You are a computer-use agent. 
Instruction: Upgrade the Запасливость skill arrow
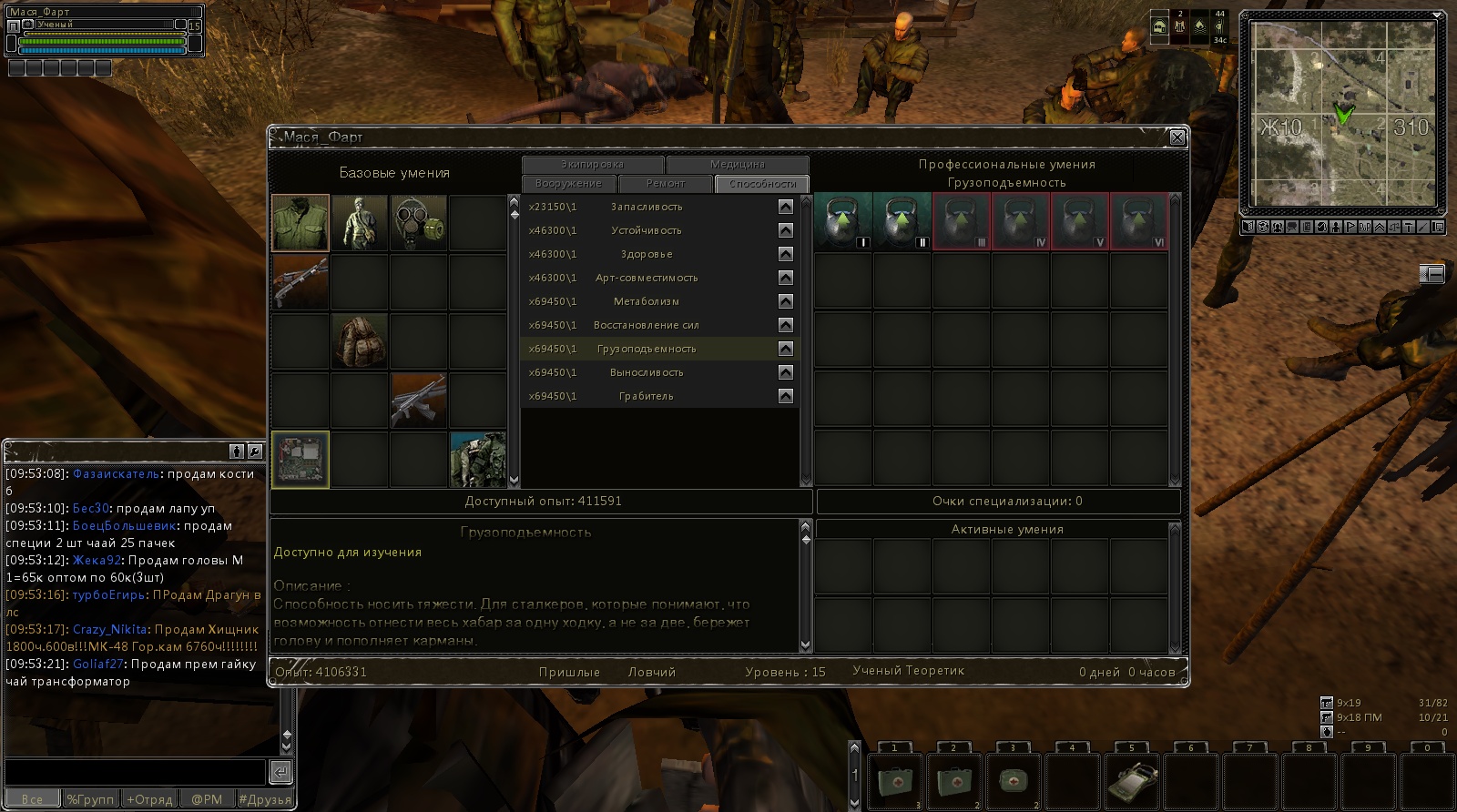pos(786,207)
